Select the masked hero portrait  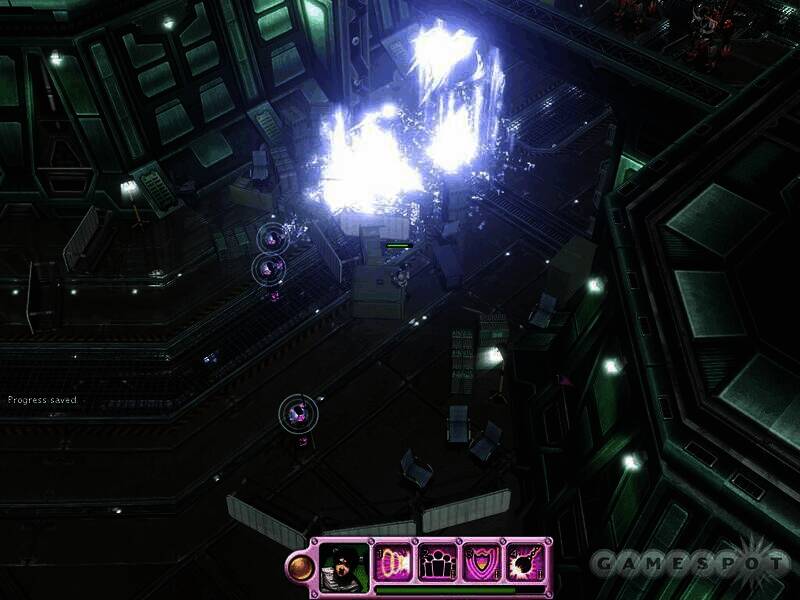tap(342, 565)
